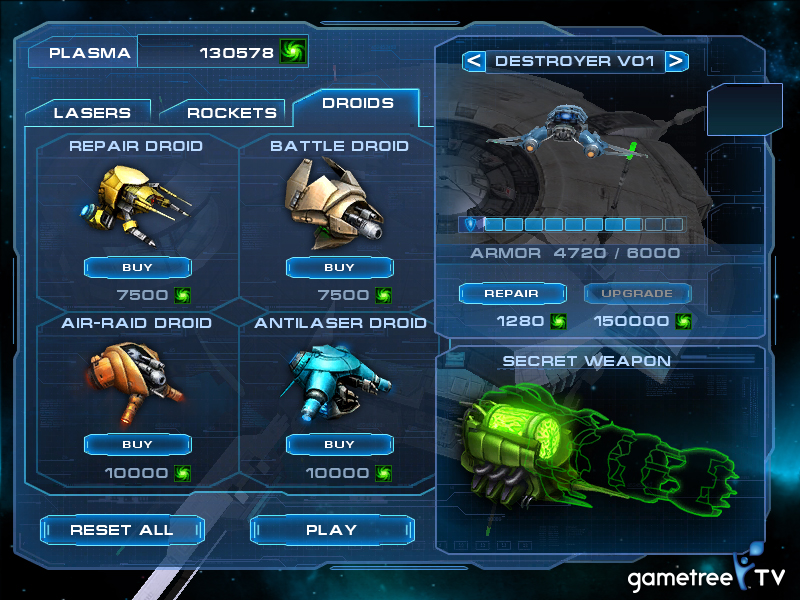This screenshot has width=800, height=600.
Task: Switch to the Lasers tab
Action: 91,112
